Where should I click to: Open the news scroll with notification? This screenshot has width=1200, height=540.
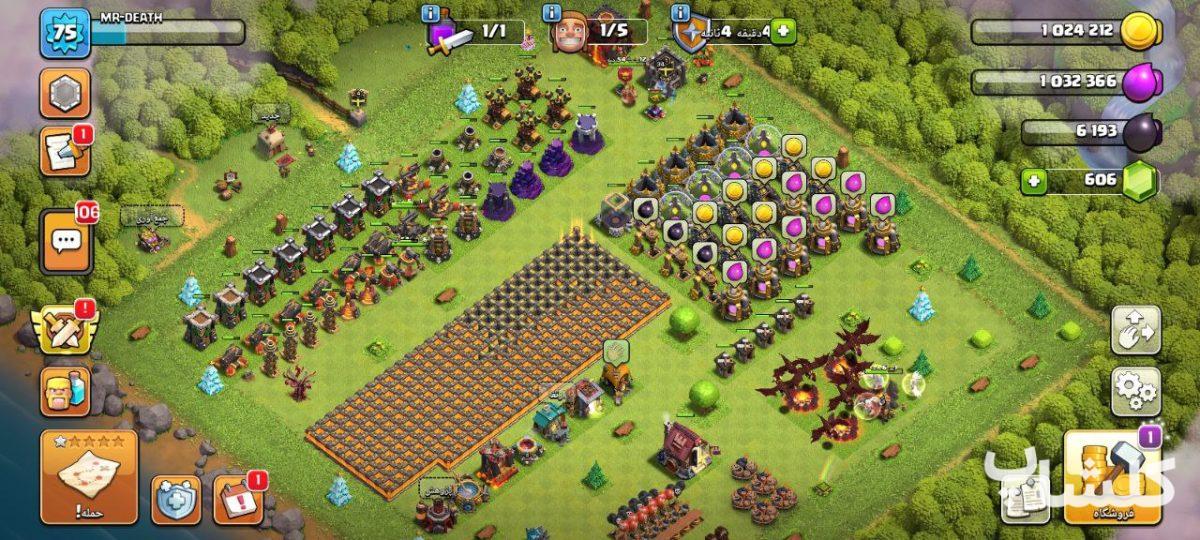tap(65, 151)
